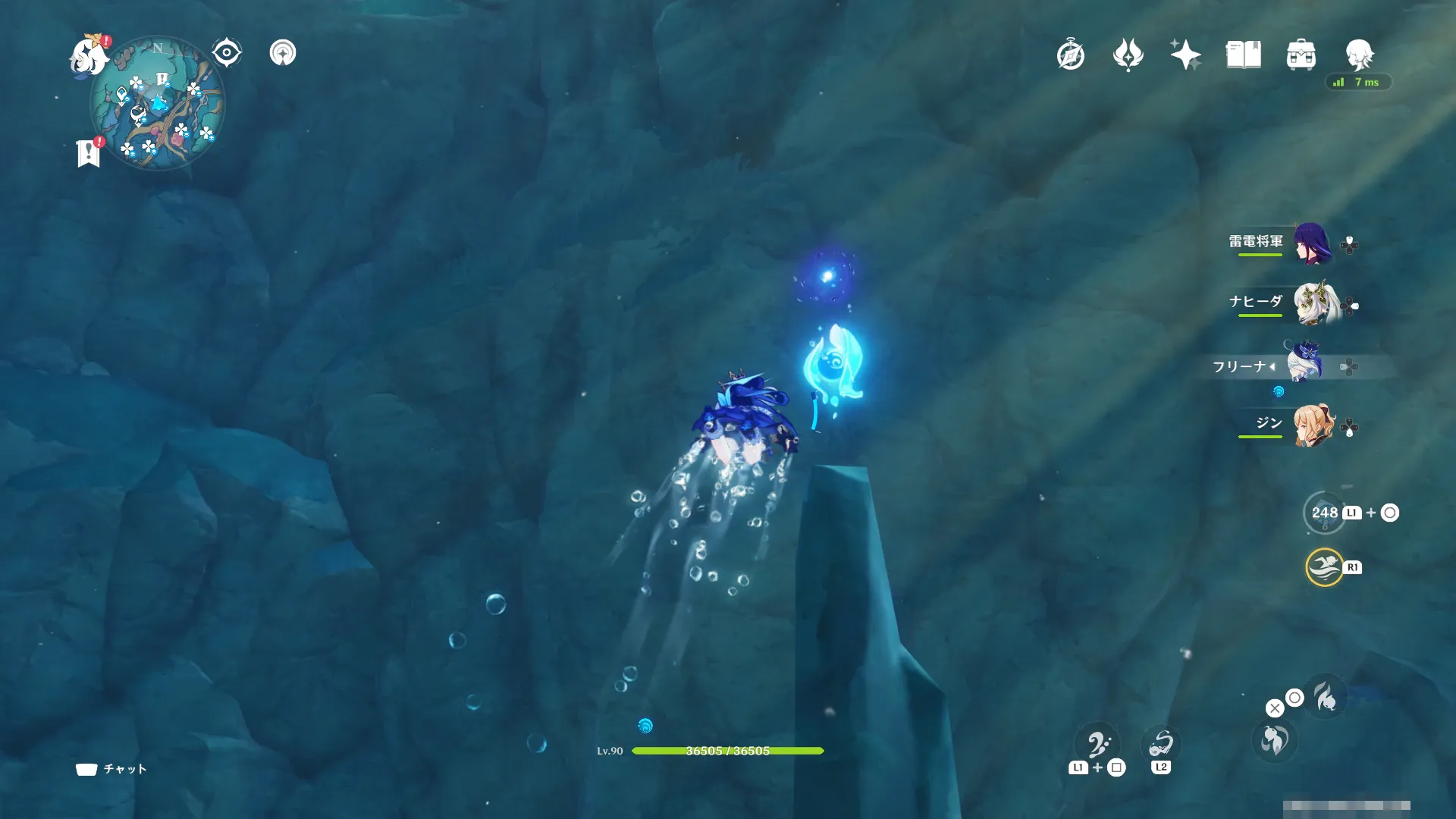Use the 248 gadget item slot
The width and height of the screenshot is (1456, 819).
coord(1324,513)
